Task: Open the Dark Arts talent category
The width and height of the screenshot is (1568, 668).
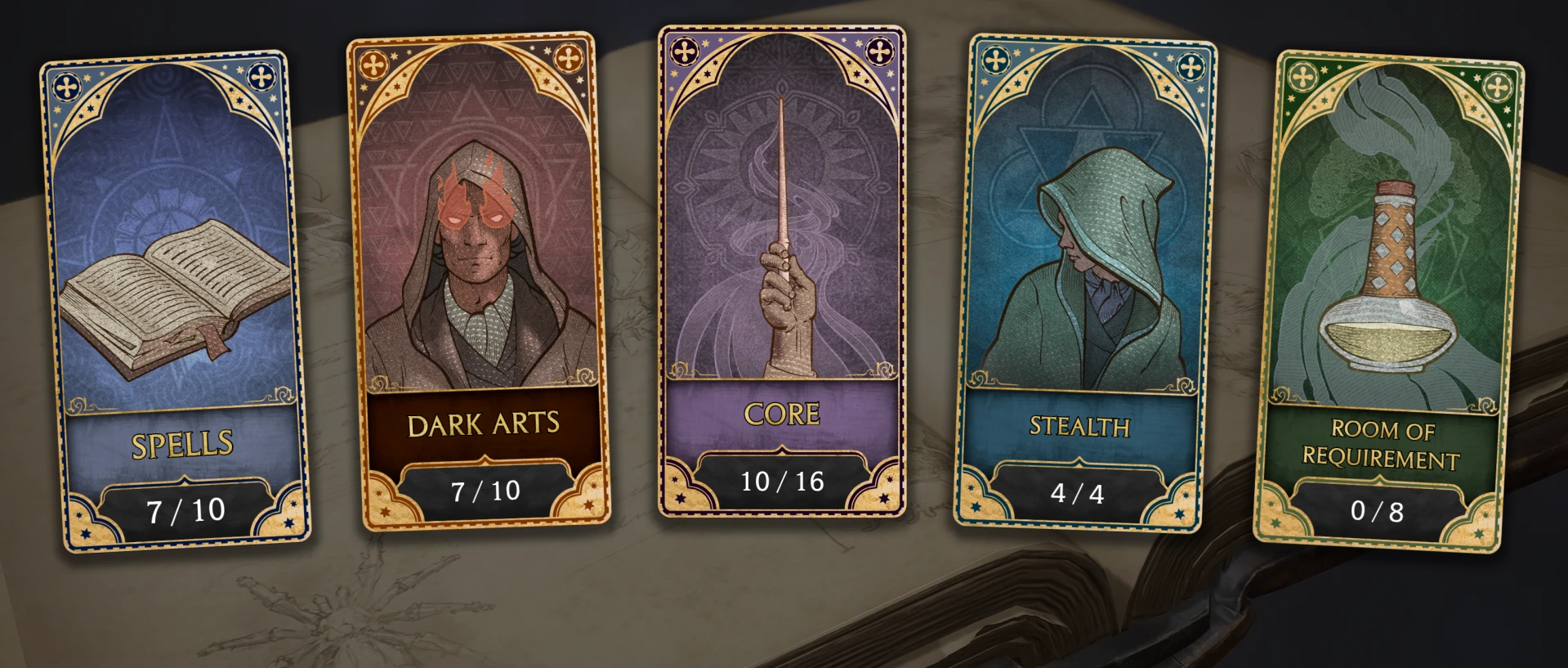Action: pyautogui.click(x=485, y=424)
